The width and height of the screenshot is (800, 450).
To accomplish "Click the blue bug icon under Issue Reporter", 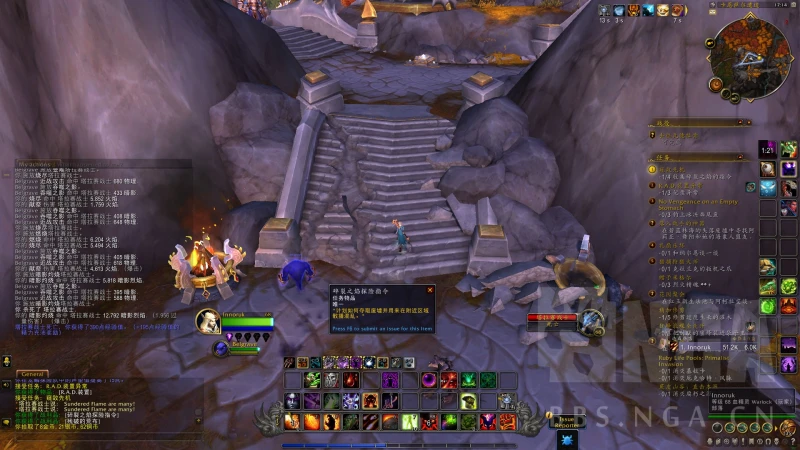I will 566,438.
